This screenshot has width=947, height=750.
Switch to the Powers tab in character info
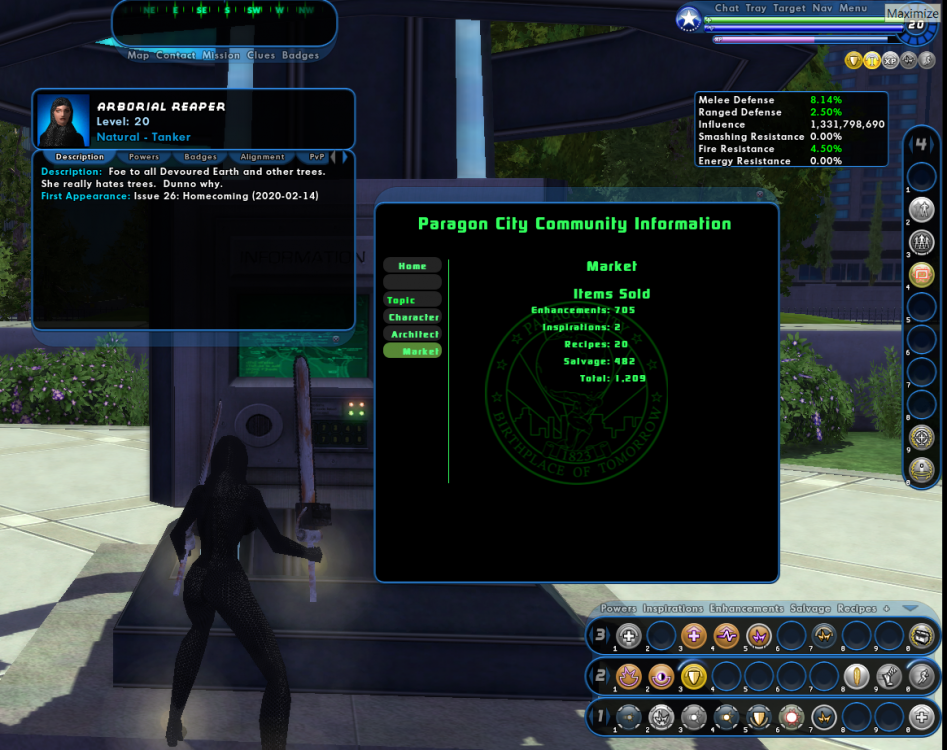(x=144, y=157)
